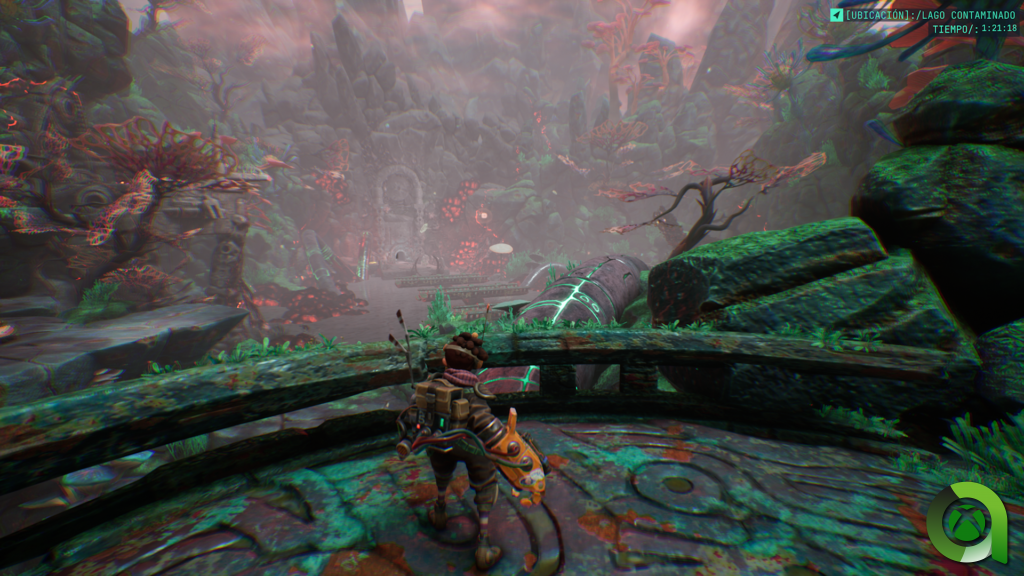
Task: Click the teal location arrow icon
Action: click(836, 15)
